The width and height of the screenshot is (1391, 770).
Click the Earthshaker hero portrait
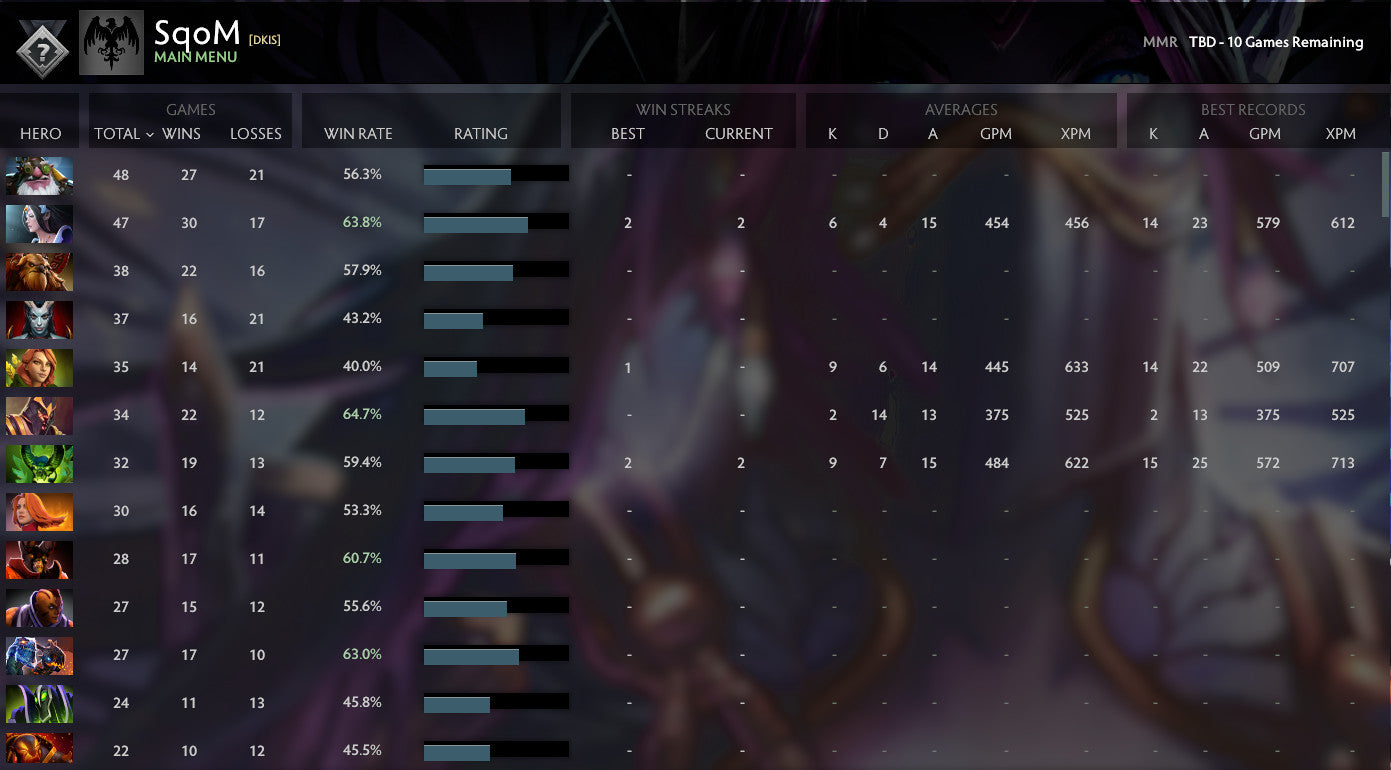[39, 271]
